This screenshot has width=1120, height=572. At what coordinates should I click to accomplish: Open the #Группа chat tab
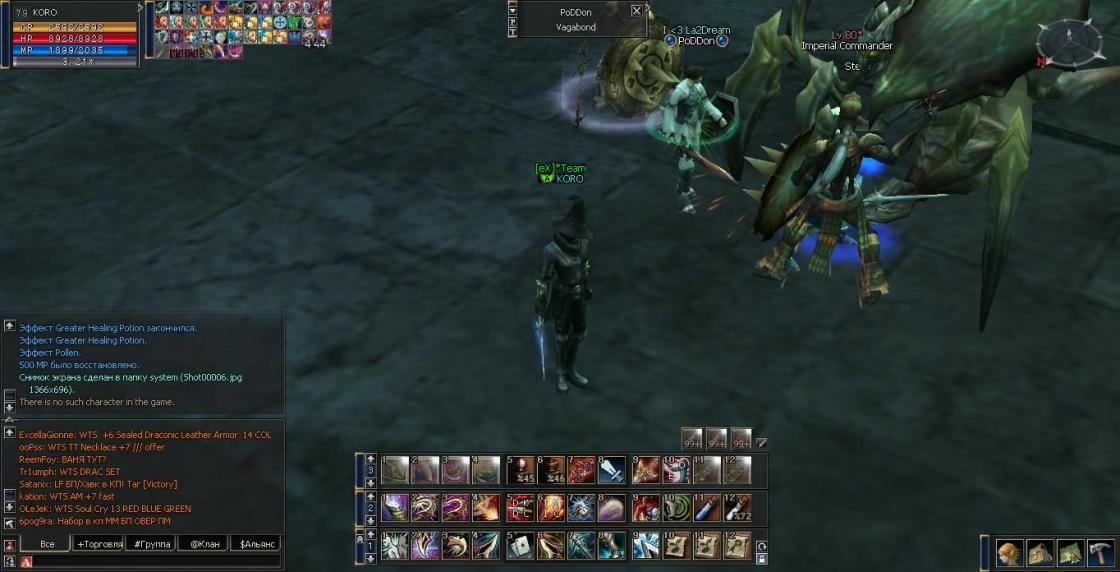(x=151, y=544)
